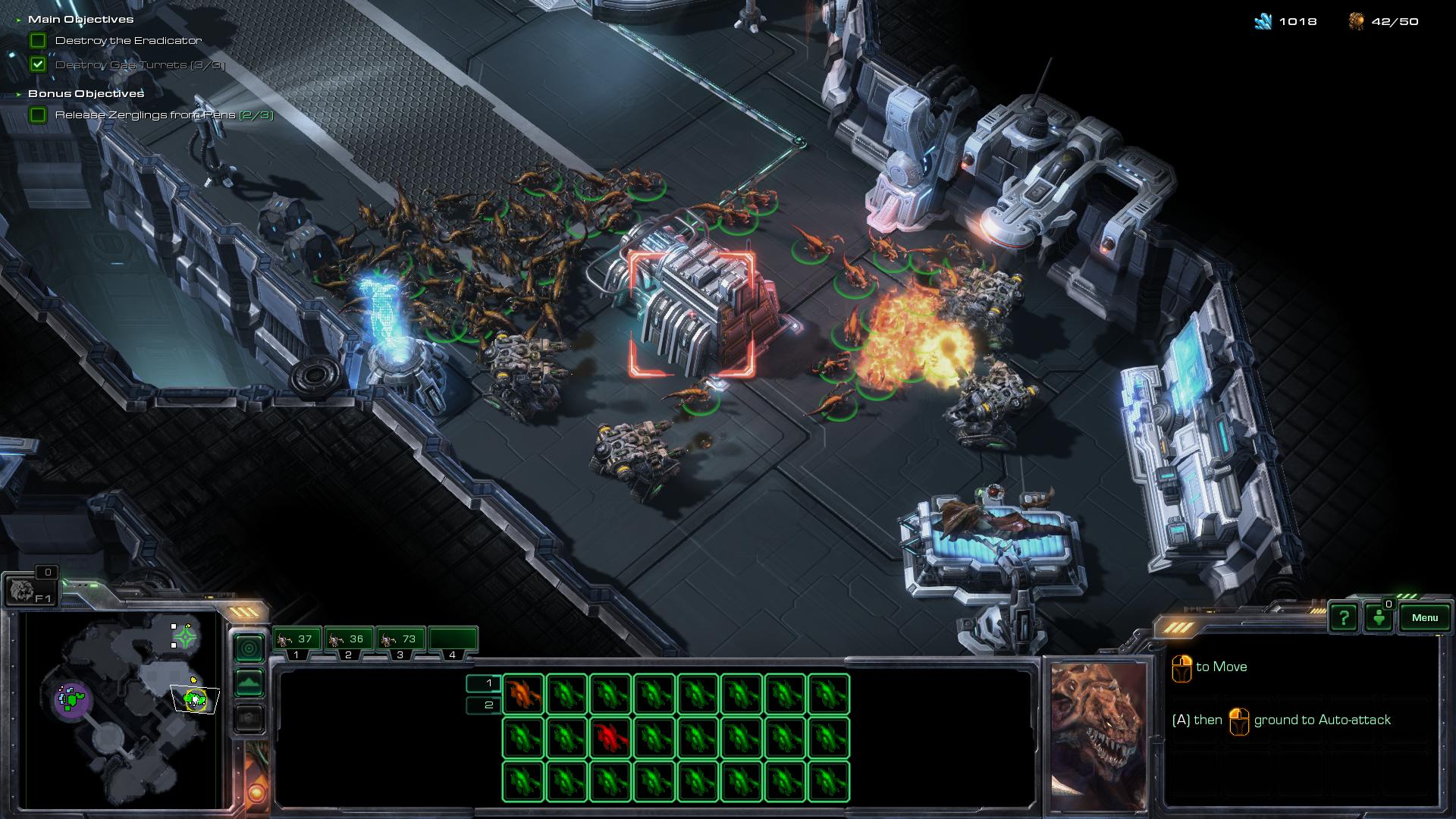This screenshot has width=1456, height=819.
Task: Switch to selection page 2
Action: (484, 705)
